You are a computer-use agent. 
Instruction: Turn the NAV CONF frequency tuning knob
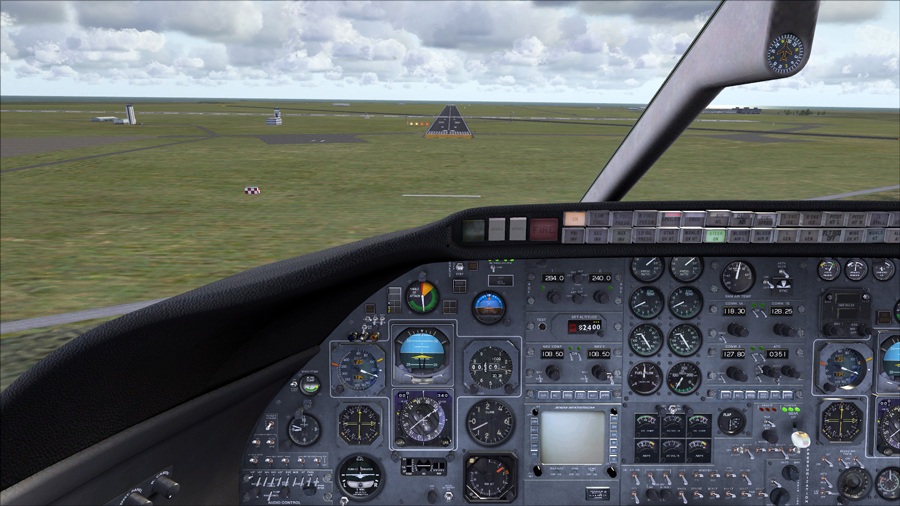[552, 372]
